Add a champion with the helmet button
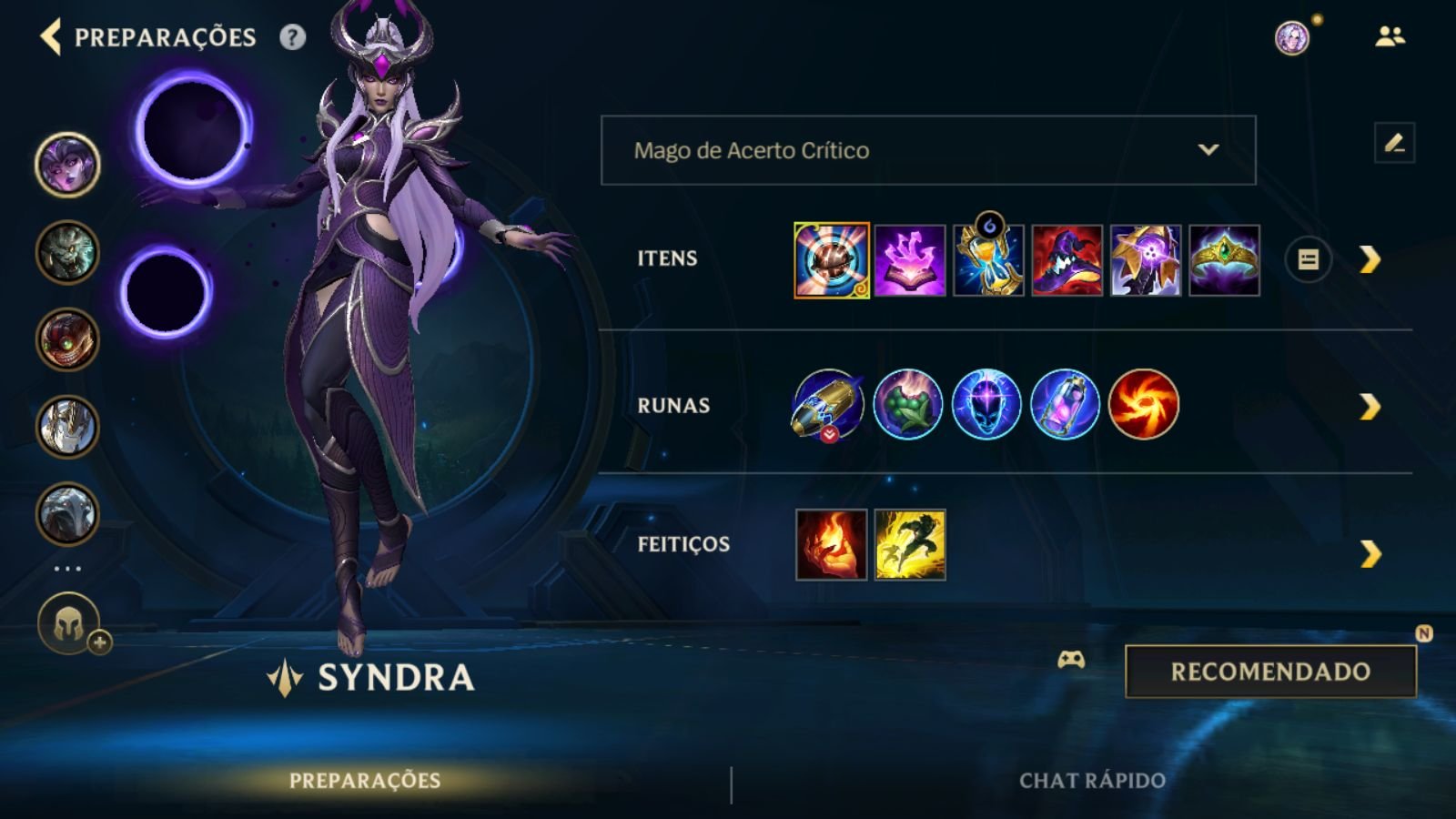 tap(69, 625)
